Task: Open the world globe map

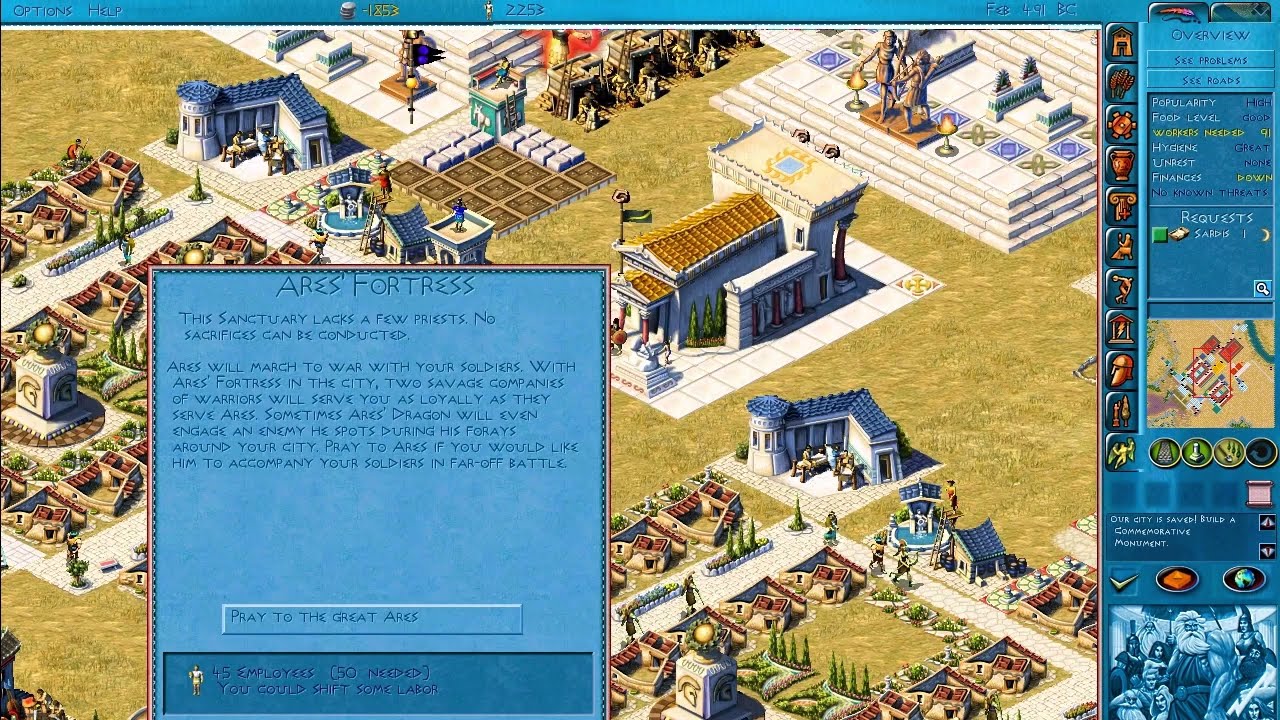Action: (x=1244, y=579)
